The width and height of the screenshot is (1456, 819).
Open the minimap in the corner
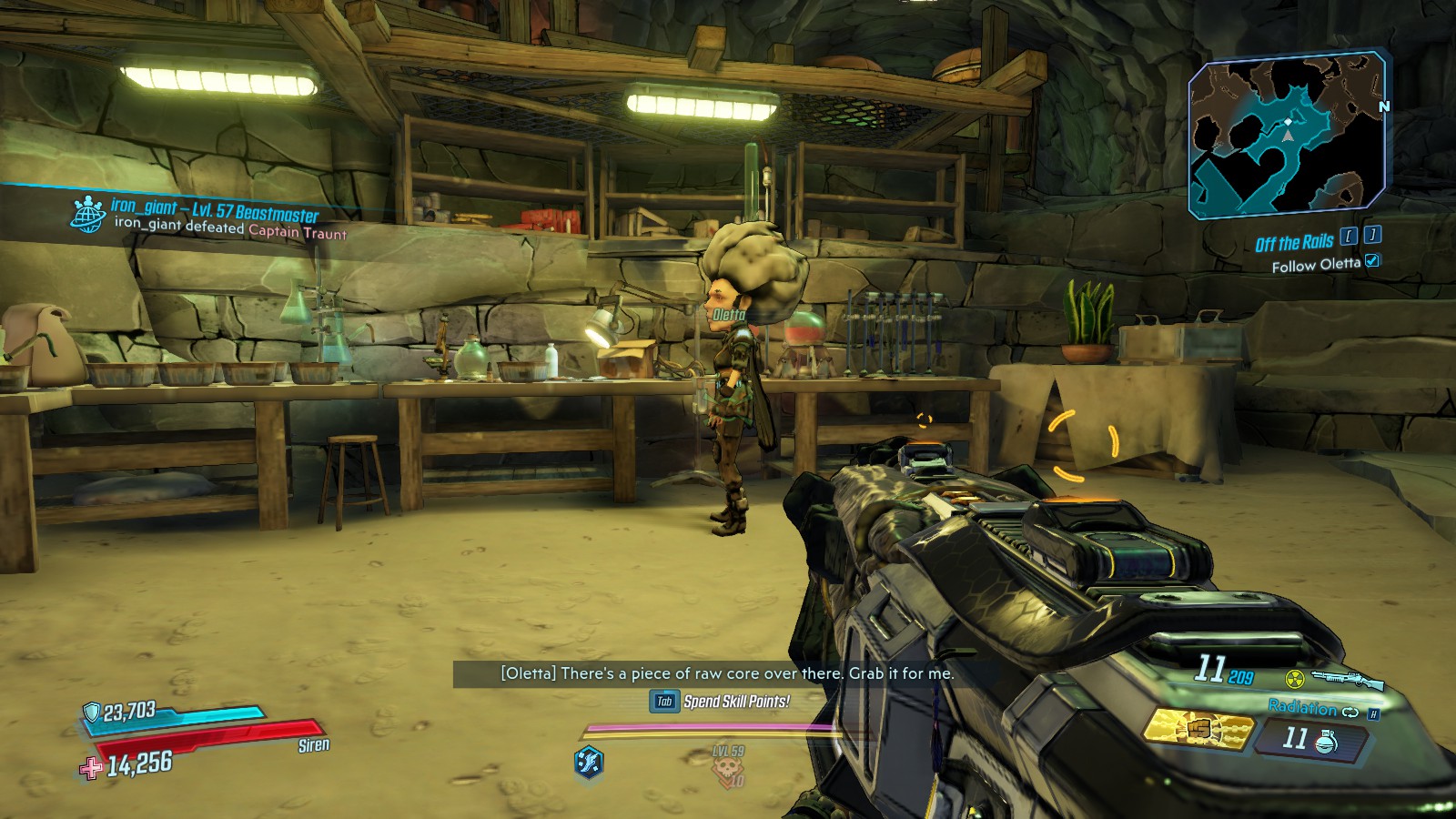(1288, 136)
